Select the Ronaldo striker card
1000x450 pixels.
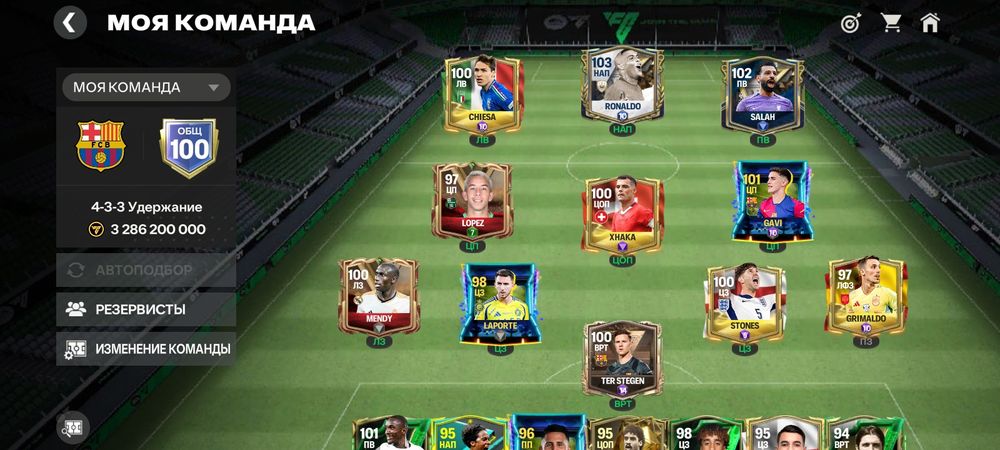pyautogui.click(x=621, y=85)
